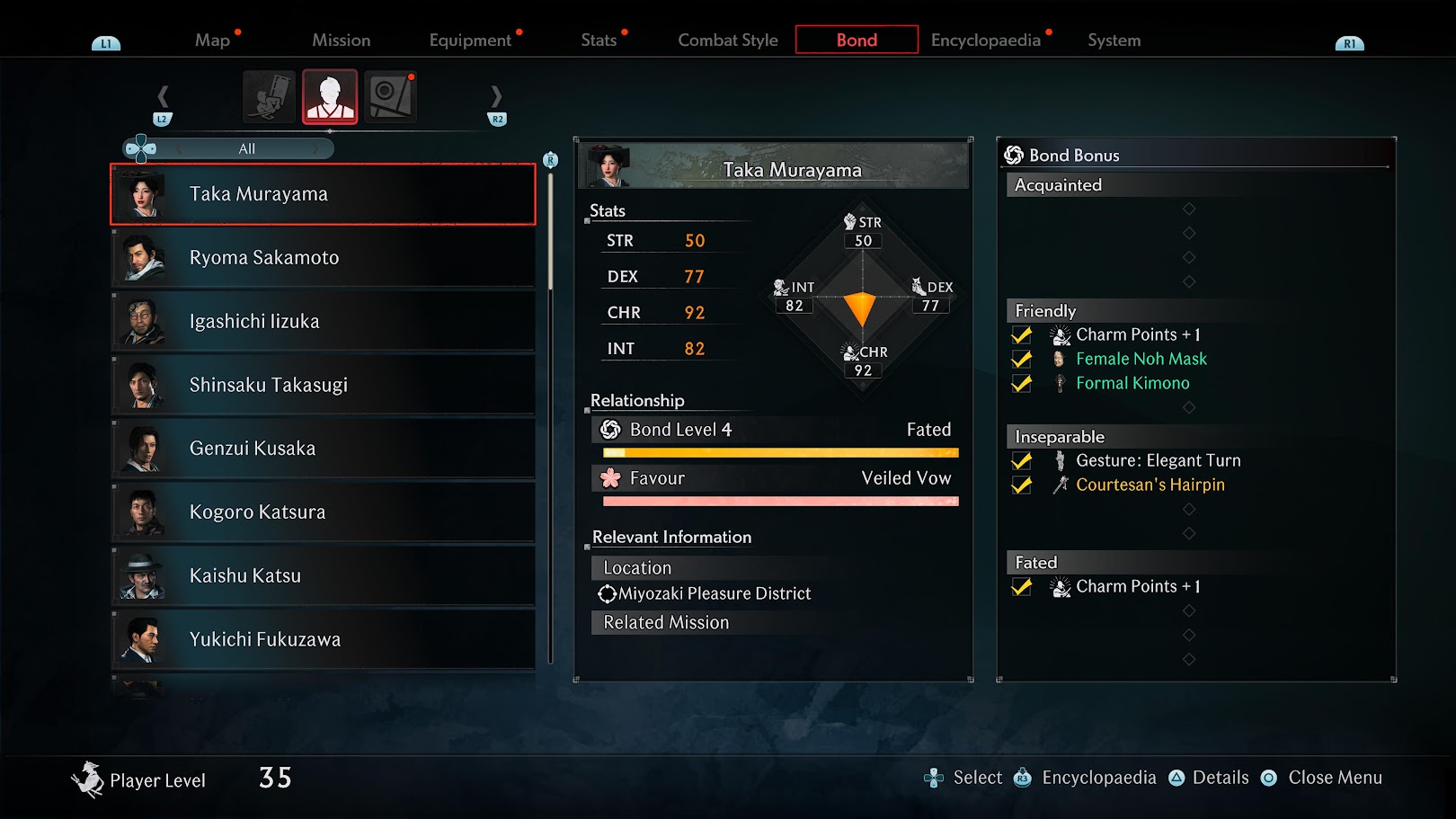
Task: Switch to the Equipment menu tab
Action: tap(470, 40)
